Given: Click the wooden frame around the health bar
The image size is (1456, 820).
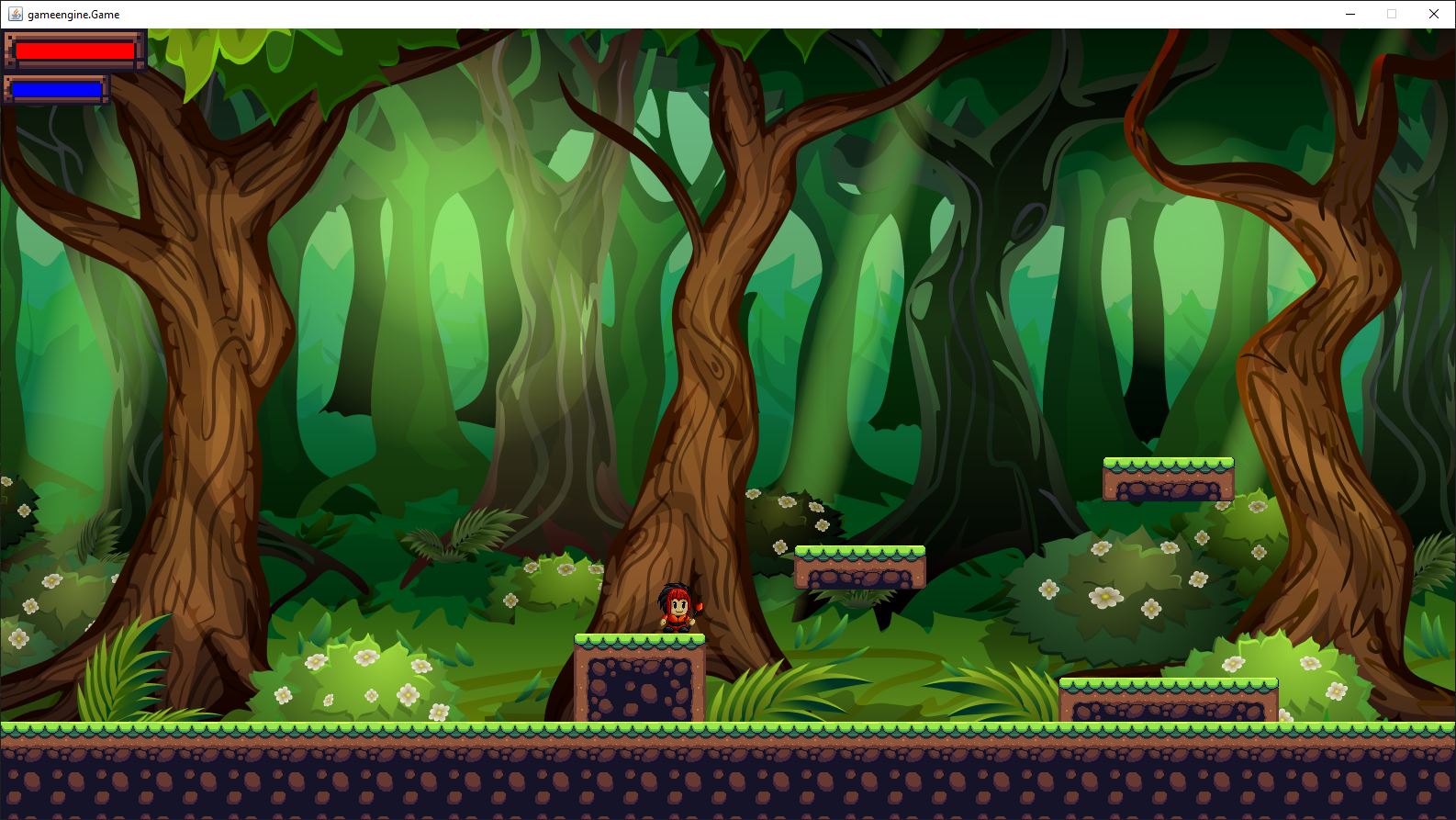Looking at the screenshot, I should click(11, 51).
